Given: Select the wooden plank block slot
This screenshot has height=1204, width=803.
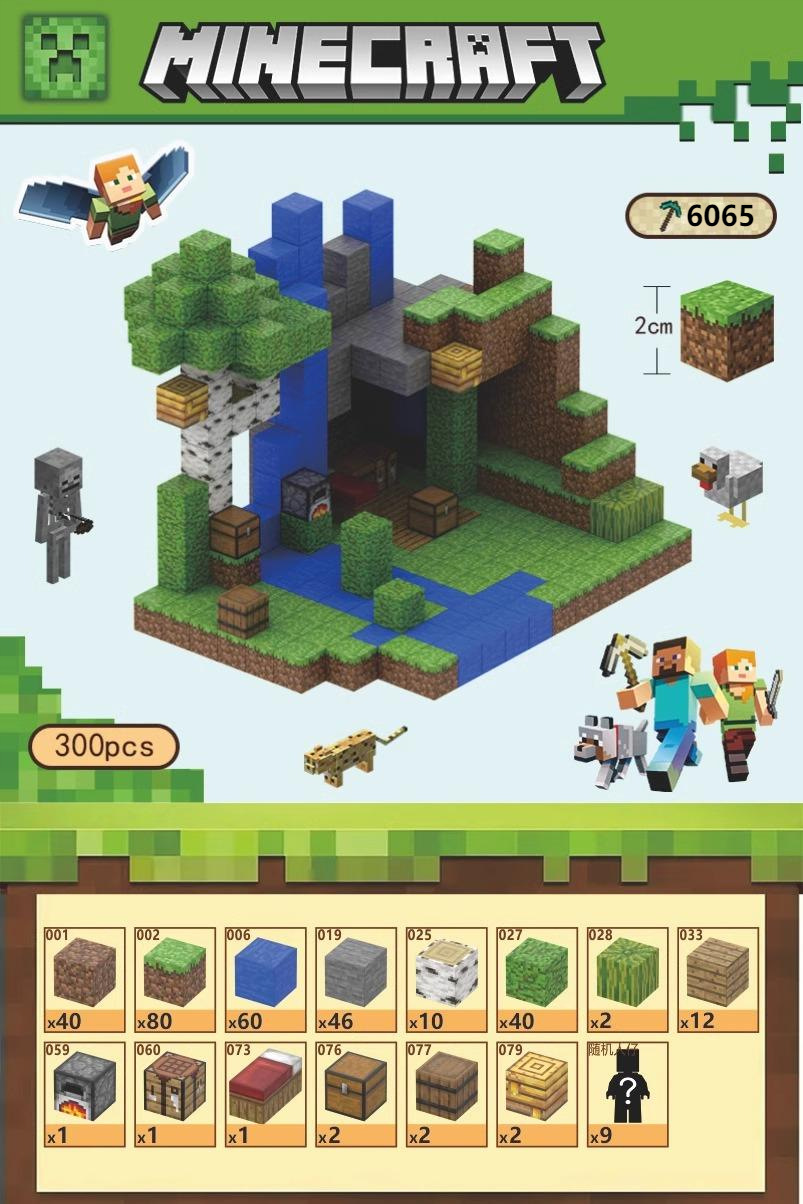Looking at the screenshot, I should pyautogui.click(x=718, y=979).
